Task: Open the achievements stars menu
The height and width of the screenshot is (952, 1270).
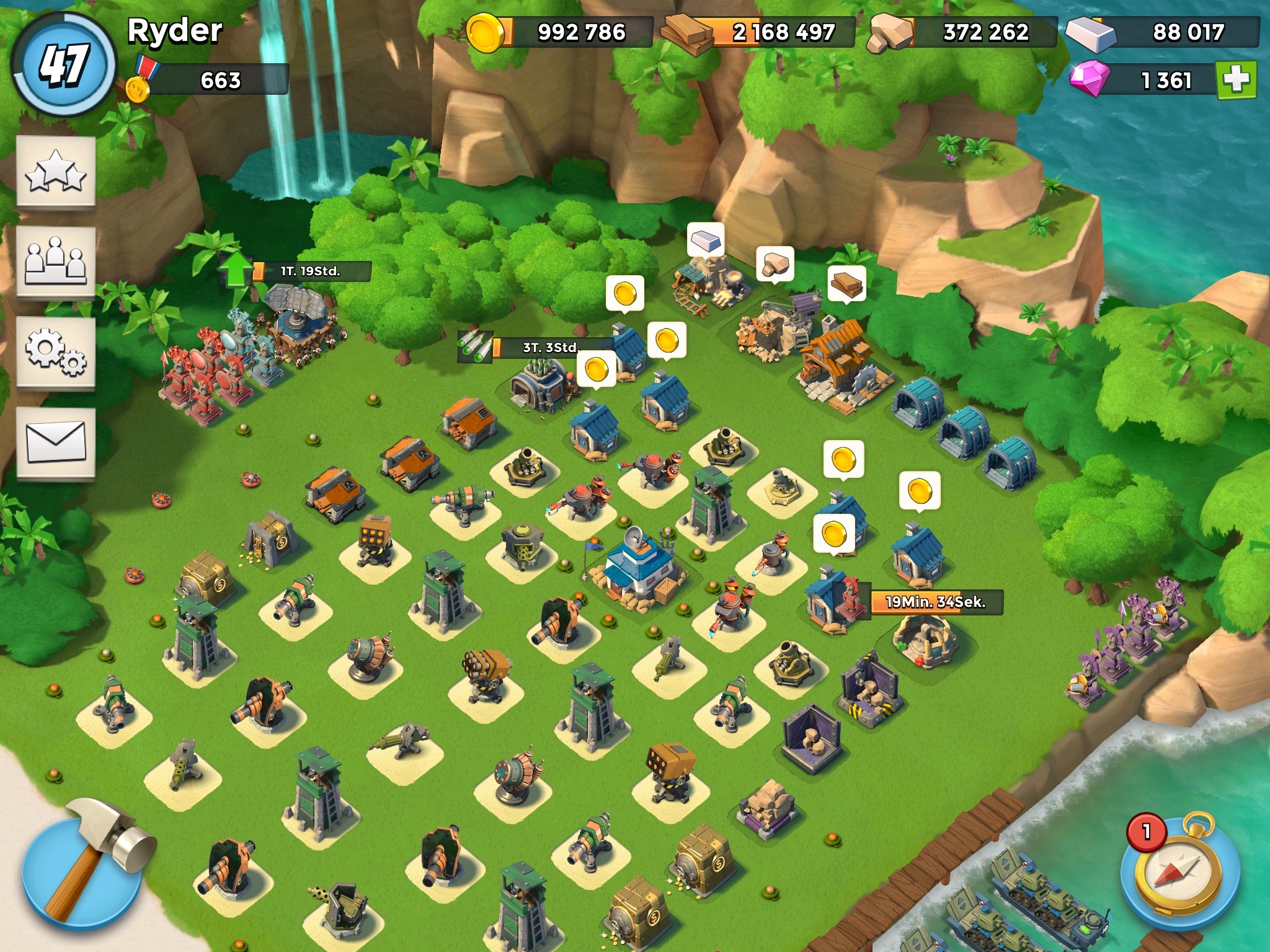Action: [x=55, y=172]
